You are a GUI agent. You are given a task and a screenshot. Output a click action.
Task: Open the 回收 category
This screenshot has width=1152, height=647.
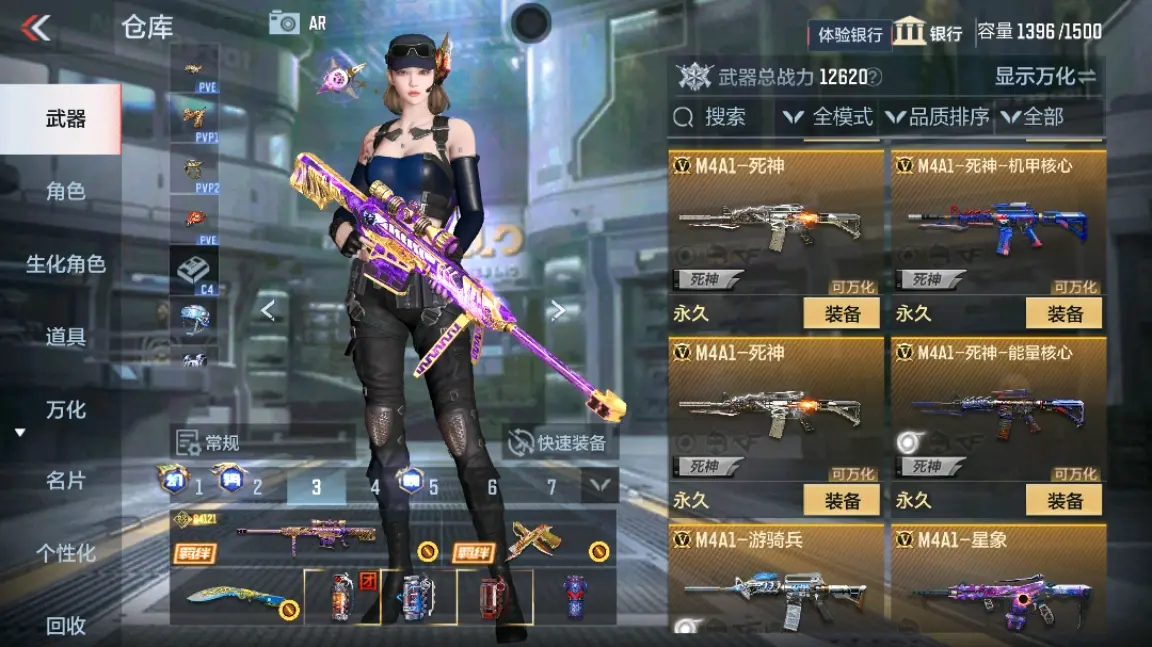click(x=65, y=626)
